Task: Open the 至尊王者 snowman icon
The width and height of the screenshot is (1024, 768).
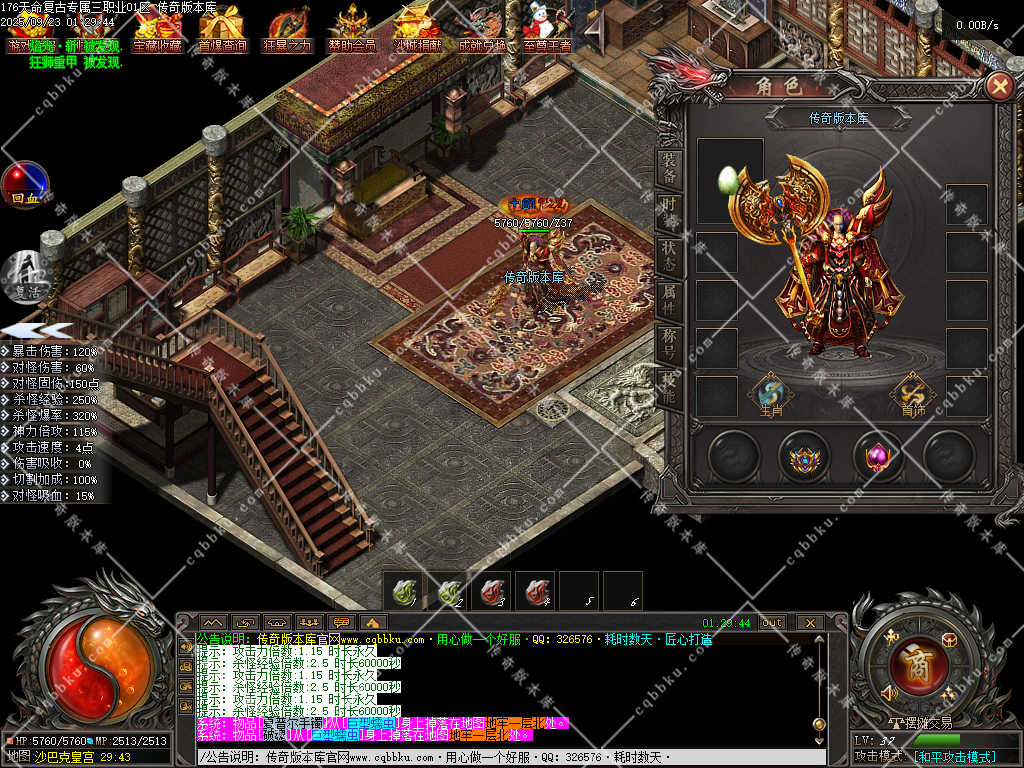Action: (547, 30)
